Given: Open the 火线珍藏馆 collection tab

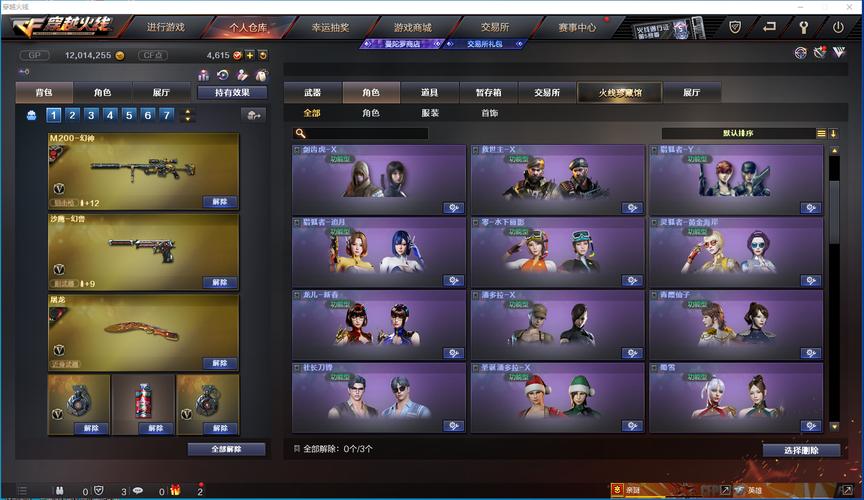Looking at the screenshot, I should 619,92.
